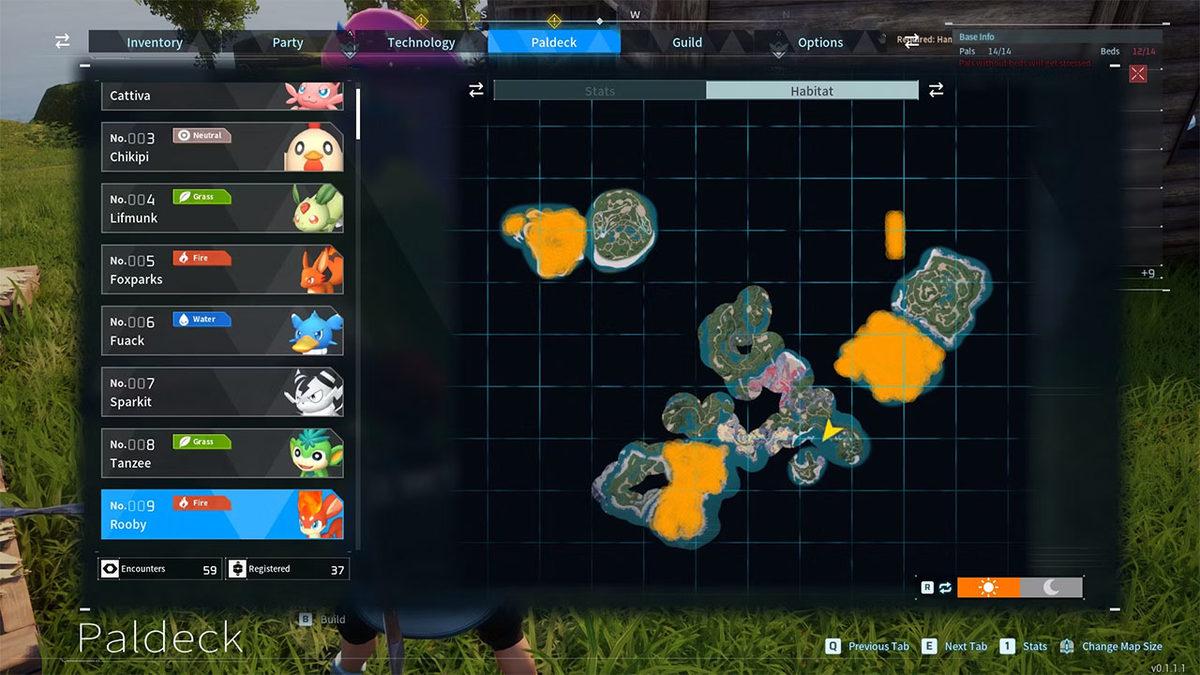Choose Sparkit No.007 entry
The height and width of the screenshot is (675, 1200).
[222, 392]
